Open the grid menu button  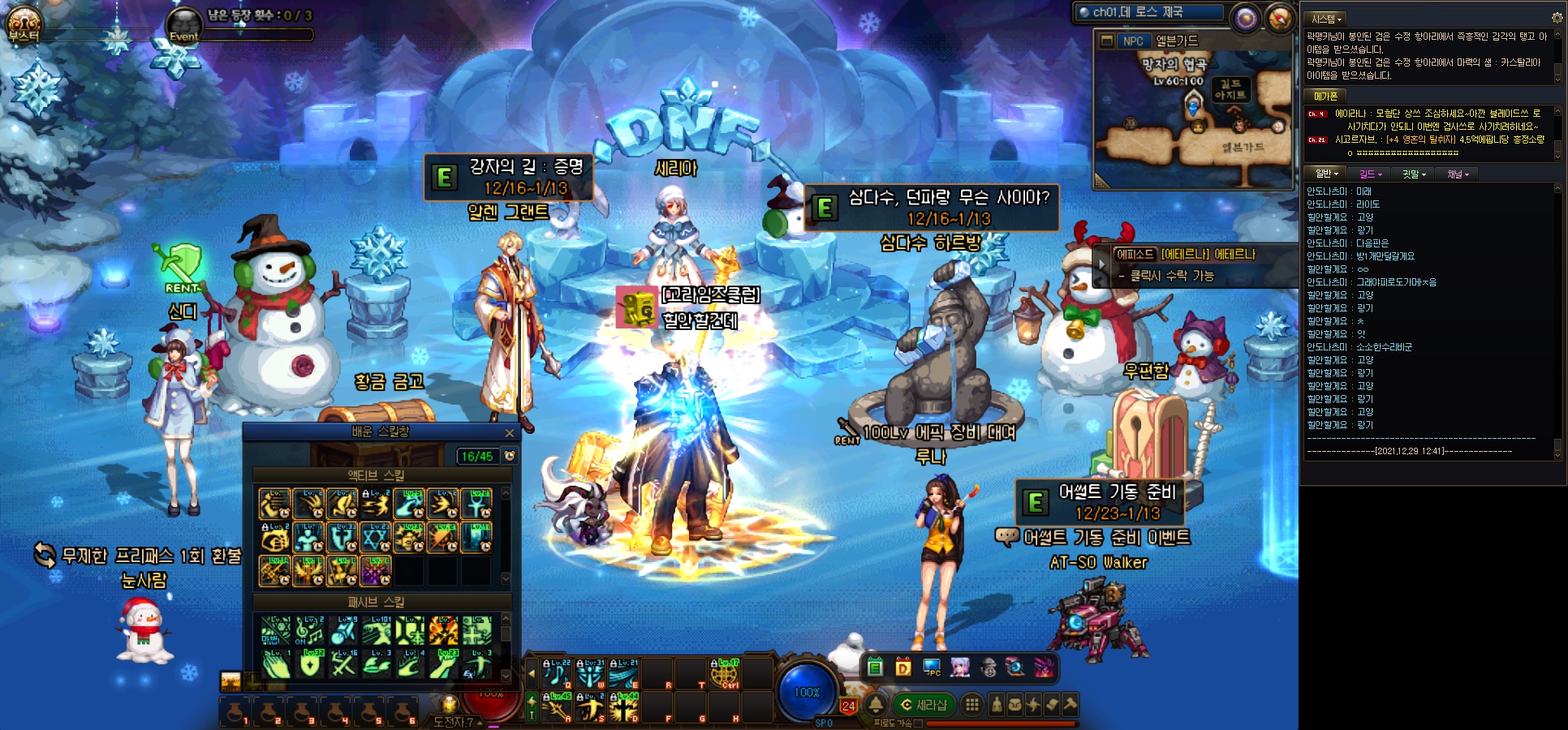pos(971,705)
